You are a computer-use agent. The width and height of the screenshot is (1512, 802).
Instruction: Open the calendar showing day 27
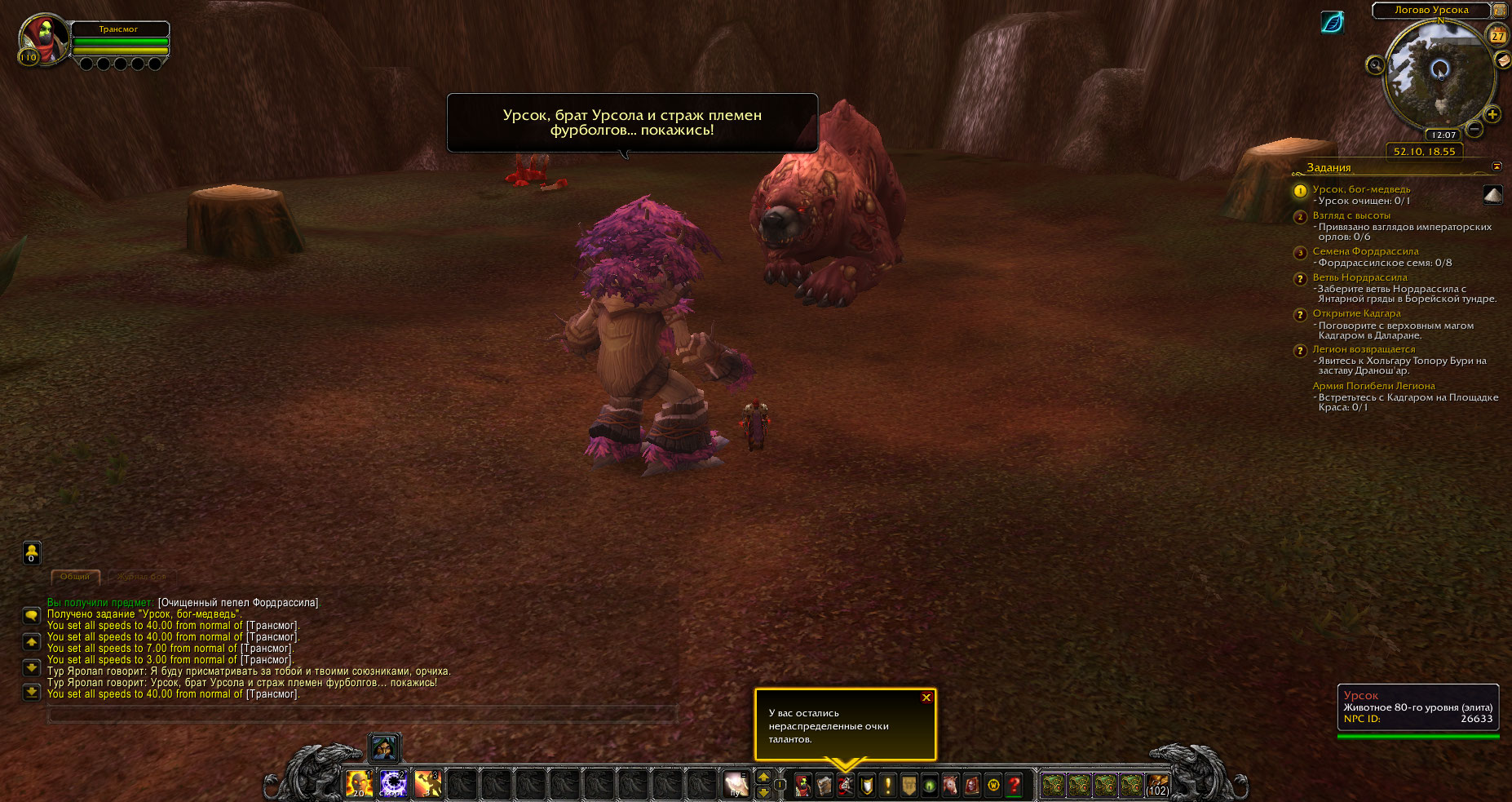(x=1498, y=35)
